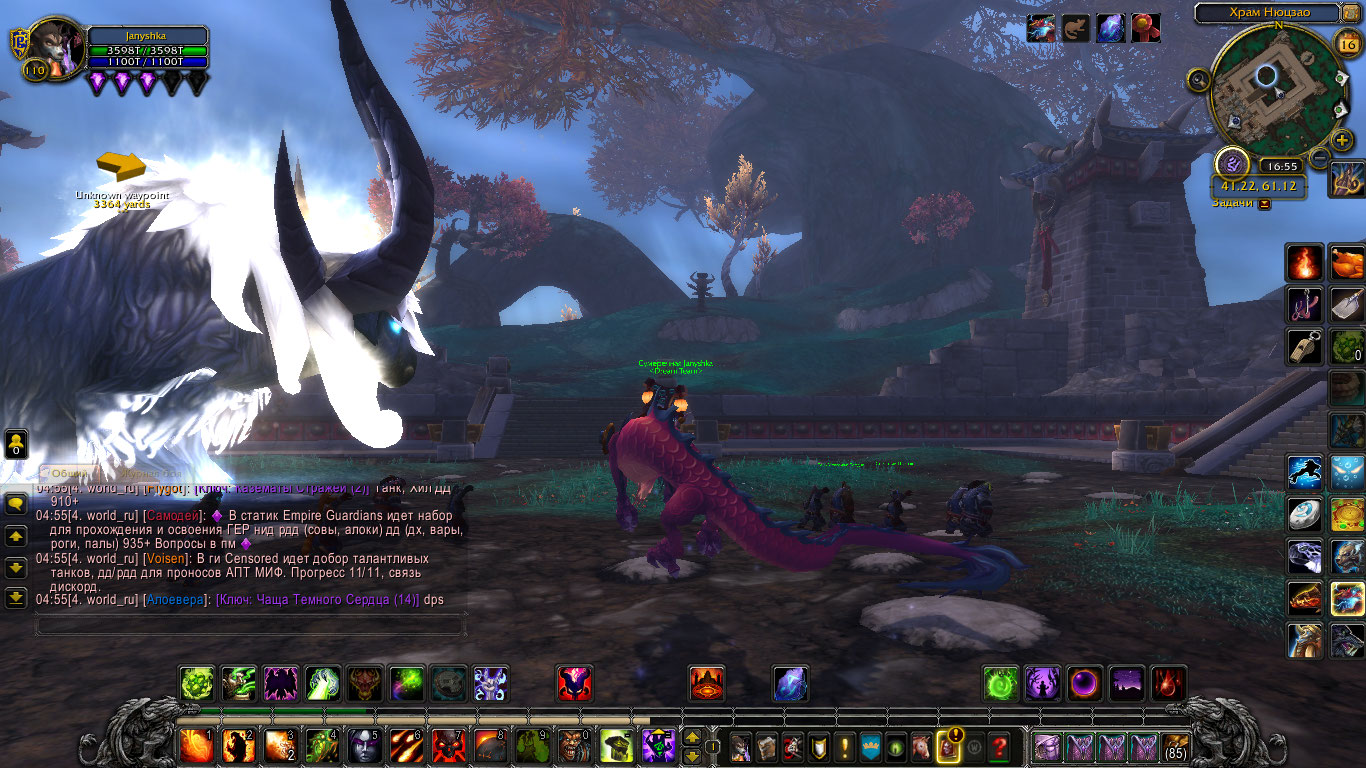Image resolution: width=1366 pixels, height=768 pixels.
Task: Open the backpack bag slot
Action: tap(1175, 746)
